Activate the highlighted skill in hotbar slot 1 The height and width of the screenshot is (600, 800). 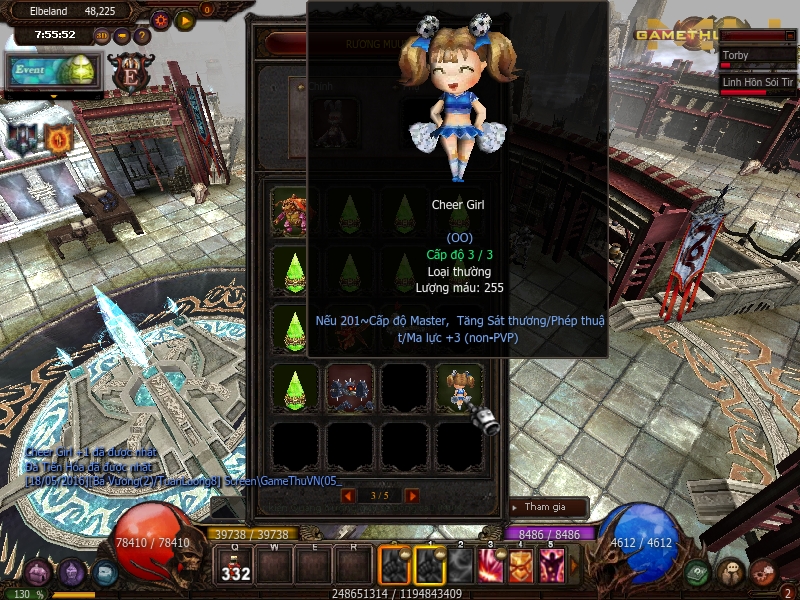click(x=430, y=566)
